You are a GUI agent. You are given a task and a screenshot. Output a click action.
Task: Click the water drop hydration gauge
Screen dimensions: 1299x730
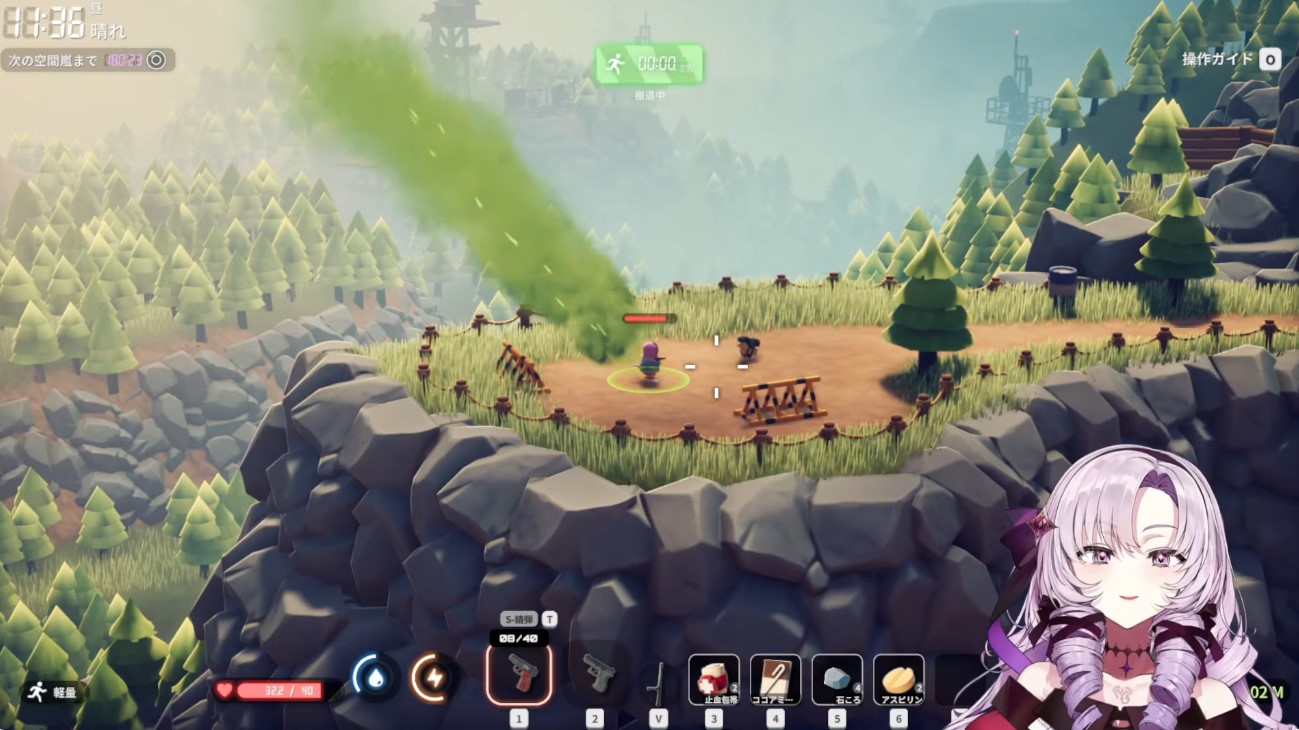pyautogui.click(x=376, y=678)
